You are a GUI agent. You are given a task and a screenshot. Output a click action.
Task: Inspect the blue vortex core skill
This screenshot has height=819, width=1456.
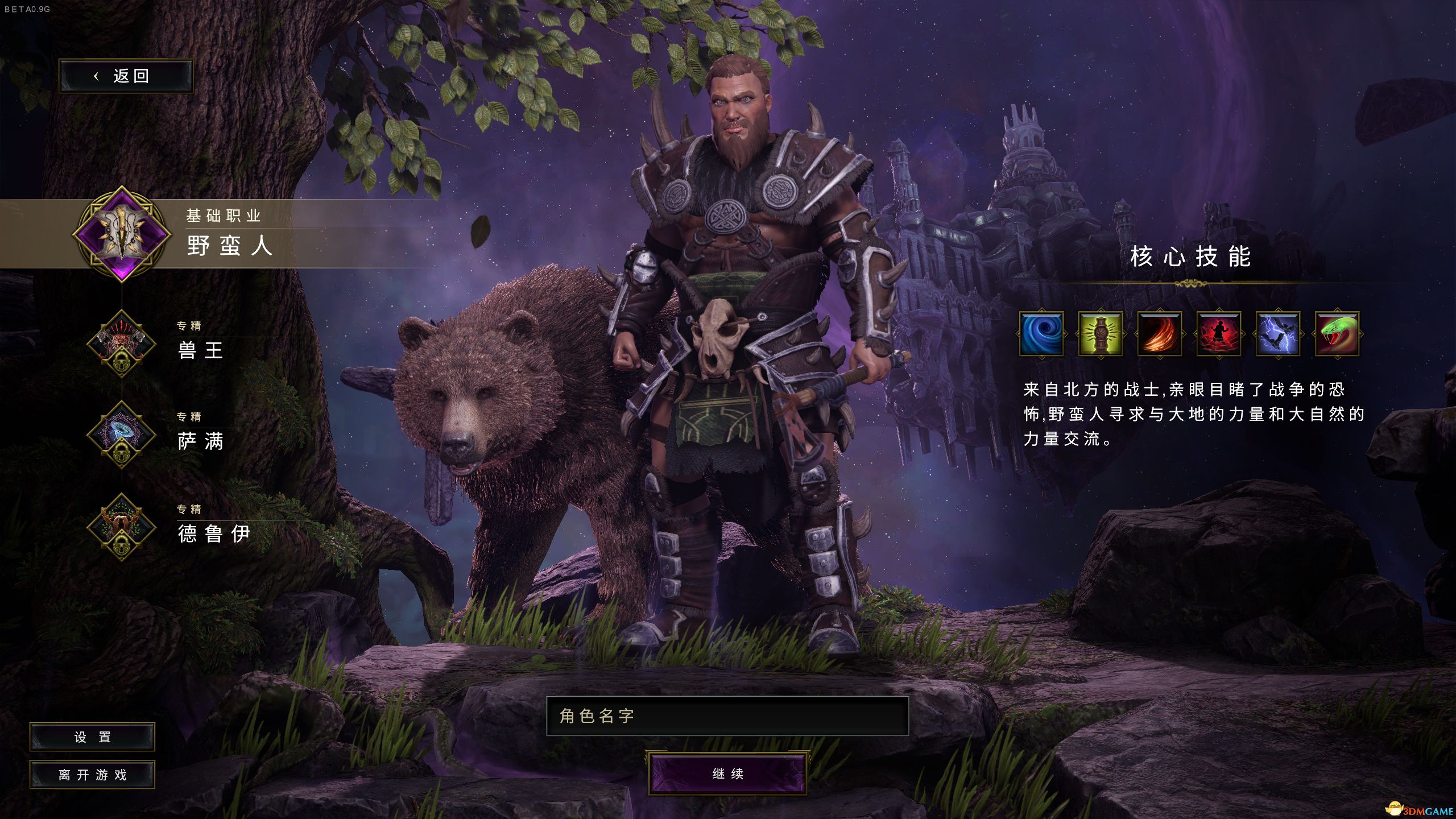pyautogui.click(x=1041, y=334)
